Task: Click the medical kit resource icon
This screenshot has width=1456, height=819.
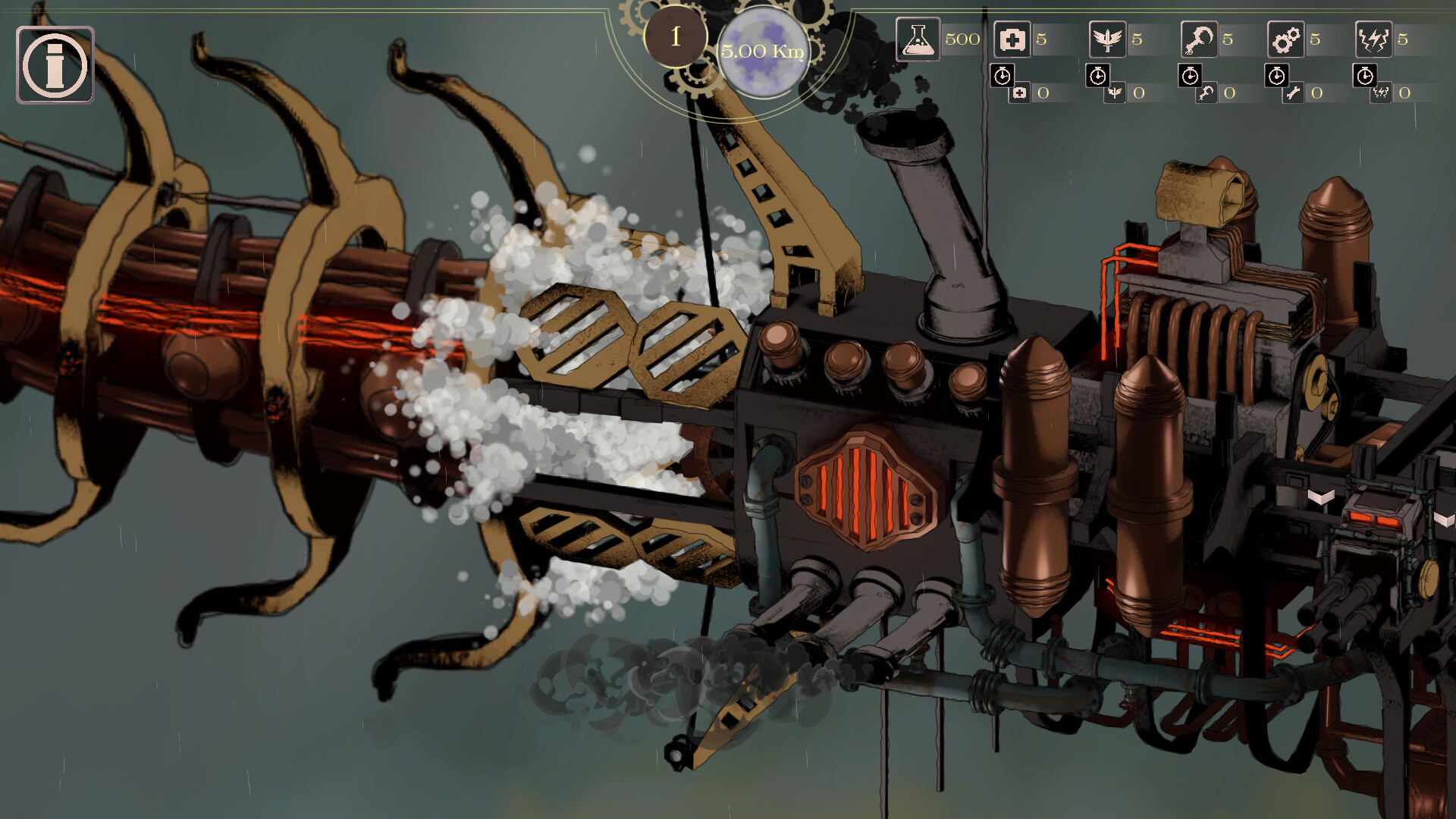Action: pos(1012,39)
